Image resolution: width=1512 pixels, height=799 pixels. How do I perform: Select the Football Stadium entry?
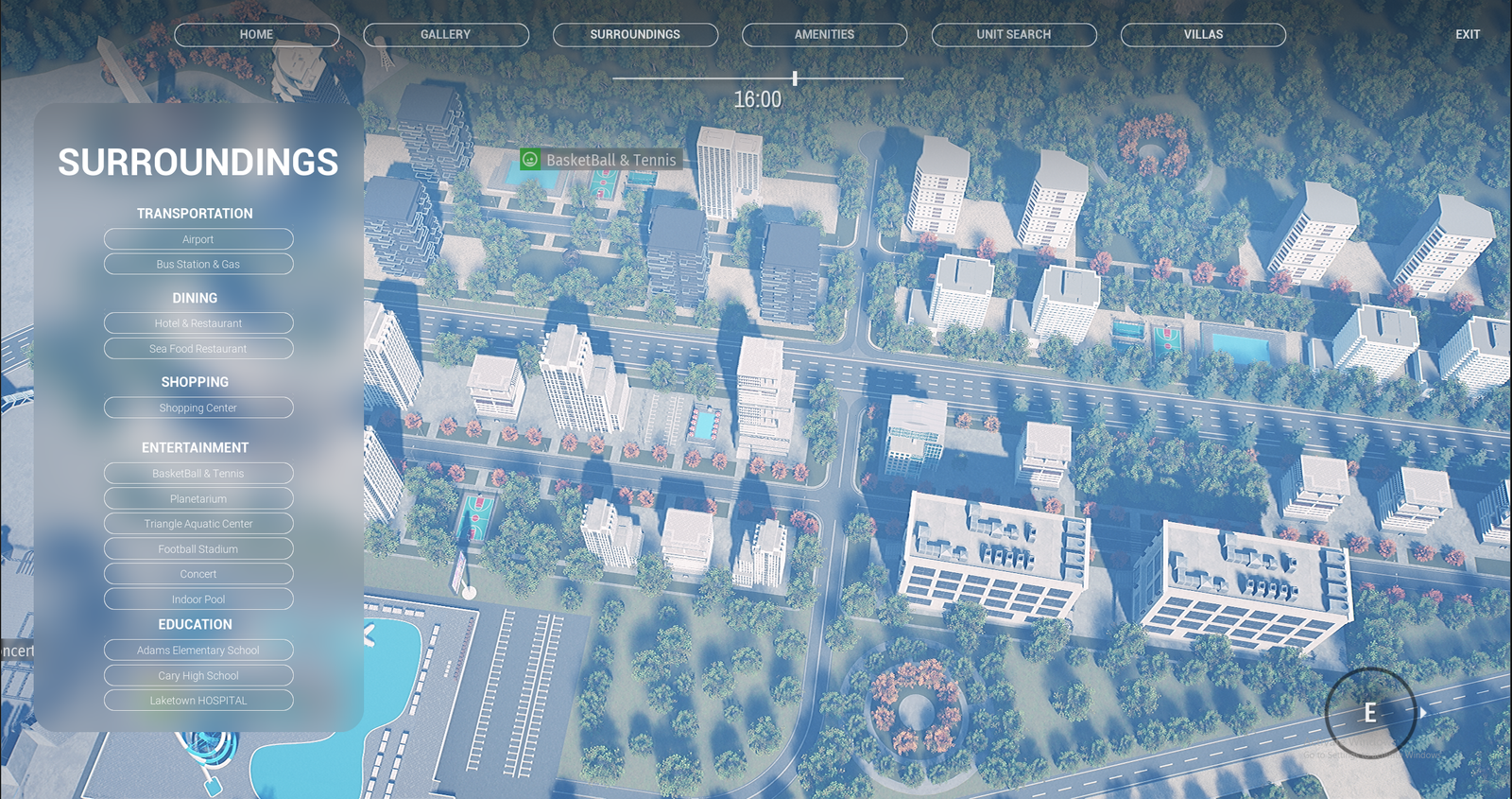coord(198,549)
